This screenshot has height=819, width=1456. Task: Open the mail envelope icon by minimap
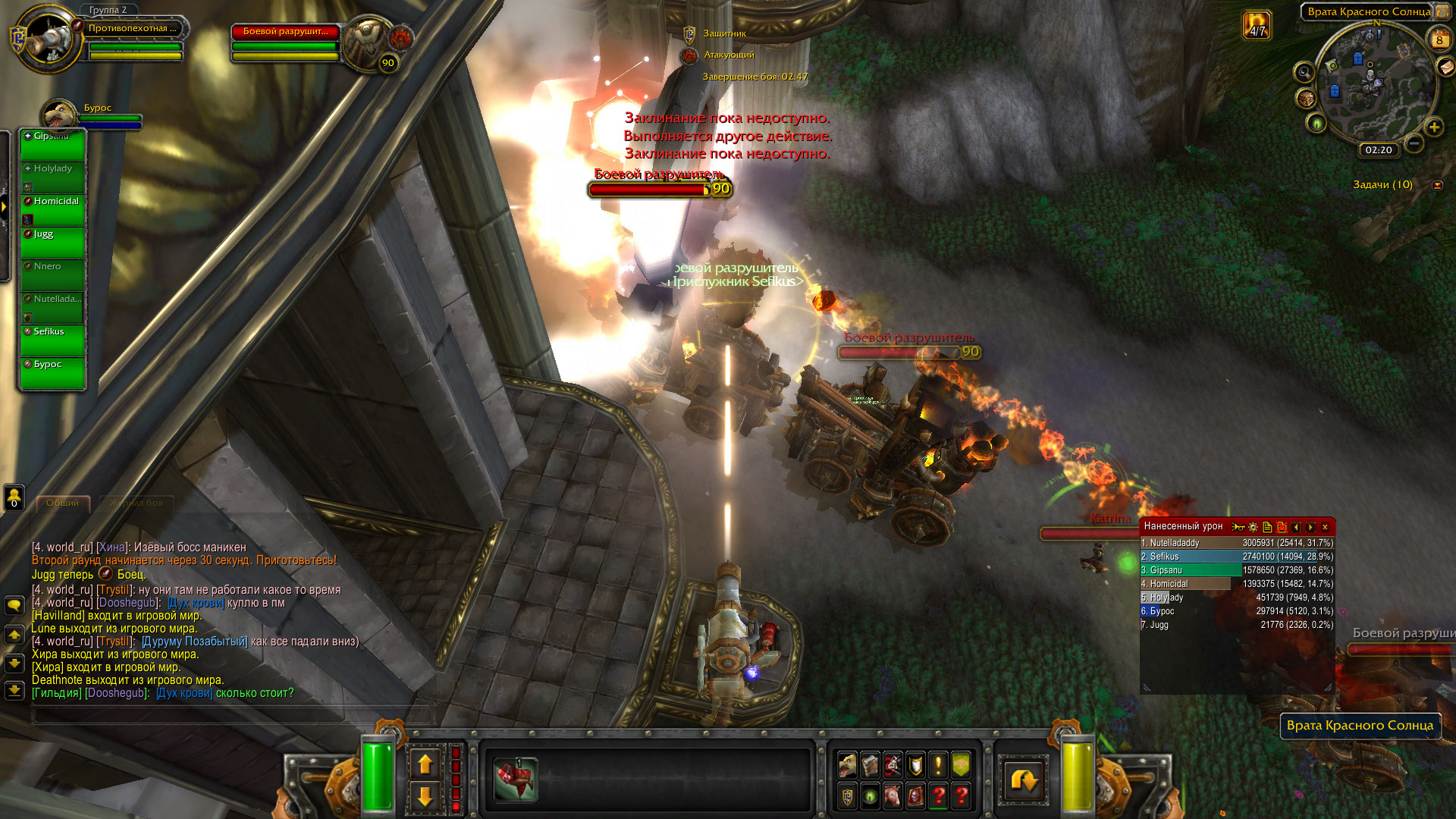coord(1446,67)
